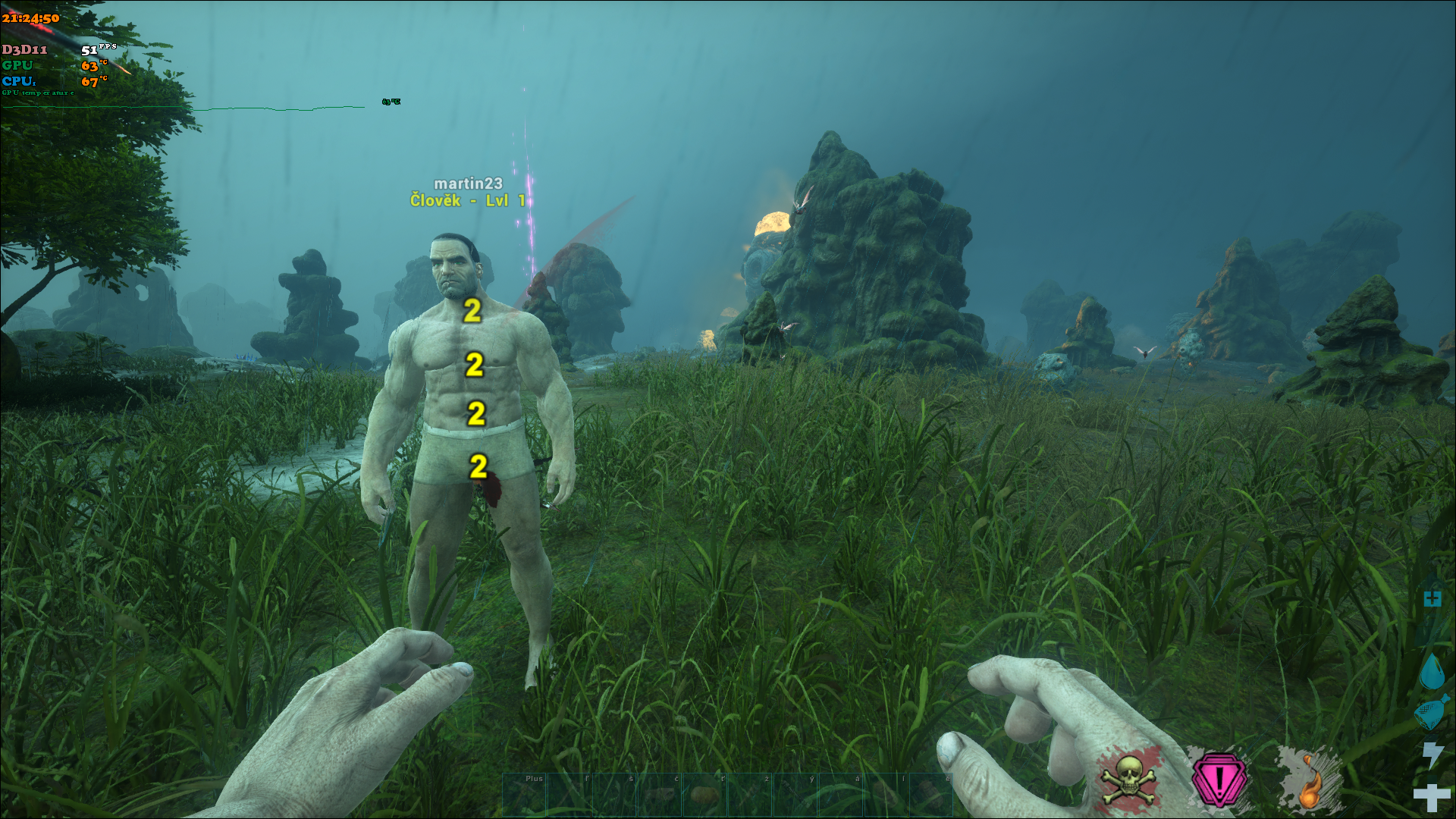Click the meat food hunger icon
Image resolution: width=1456 pixels, height=819 pixels.
pos(1431,713)
